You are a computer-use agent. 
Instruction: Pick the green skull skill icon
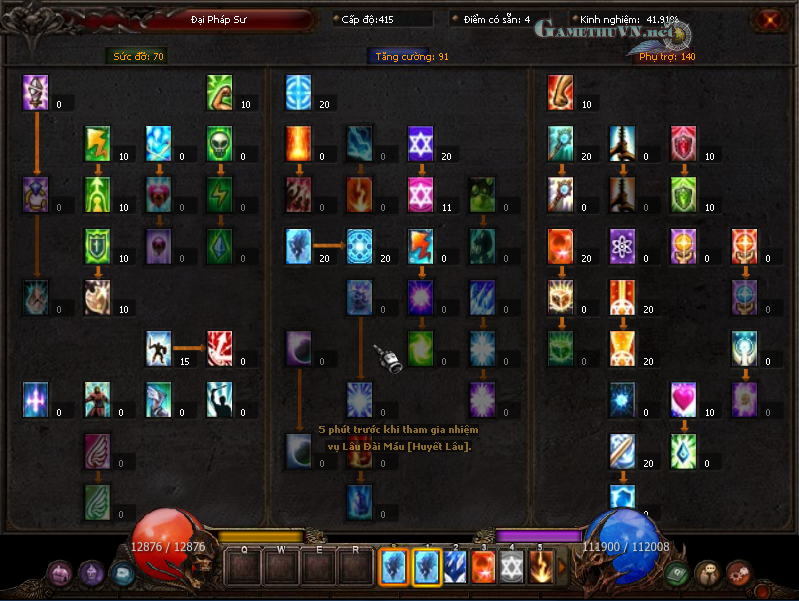coord(220,143)
